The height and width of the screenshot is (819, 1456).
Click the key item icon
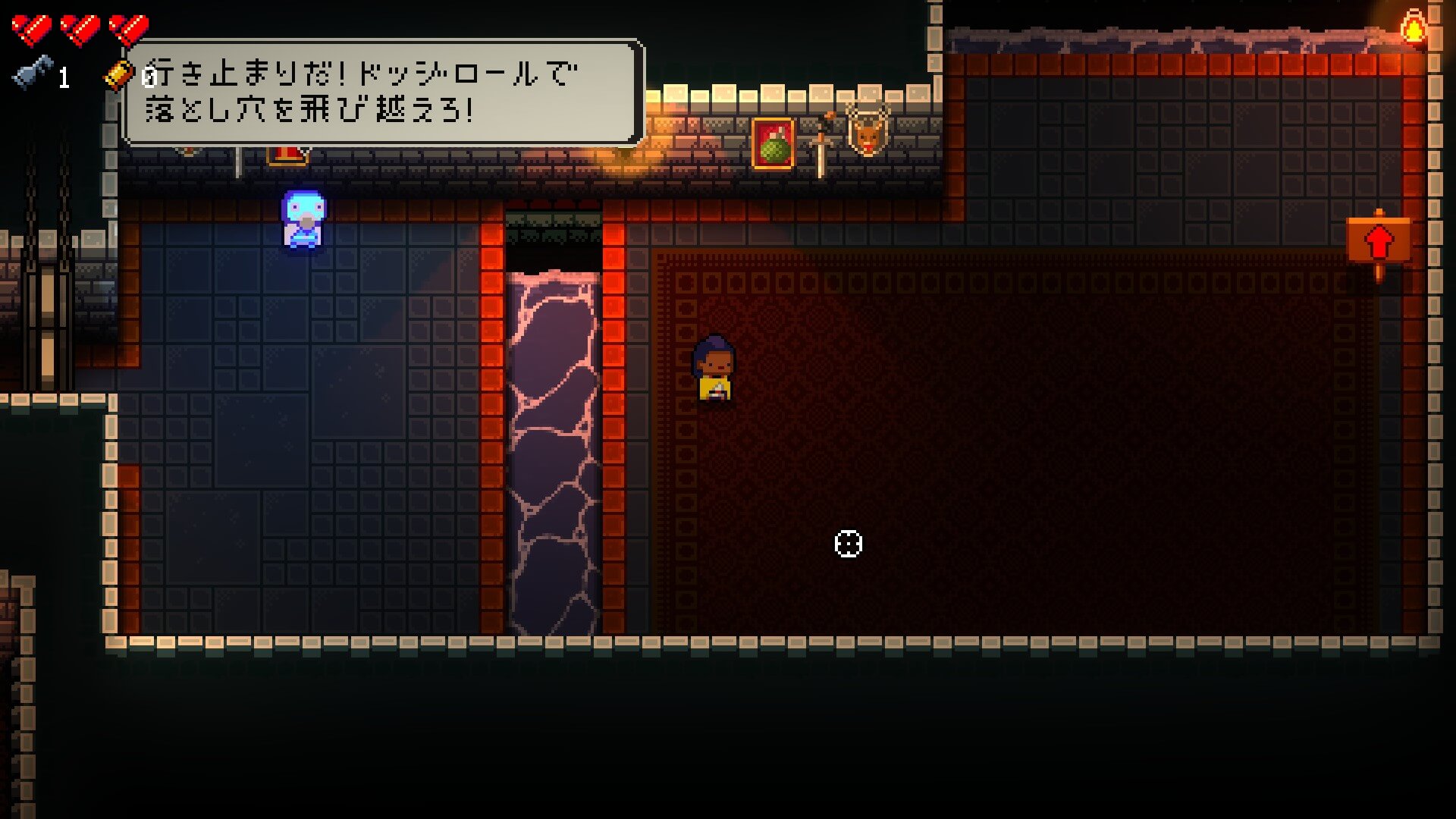(x=34, y=73)
